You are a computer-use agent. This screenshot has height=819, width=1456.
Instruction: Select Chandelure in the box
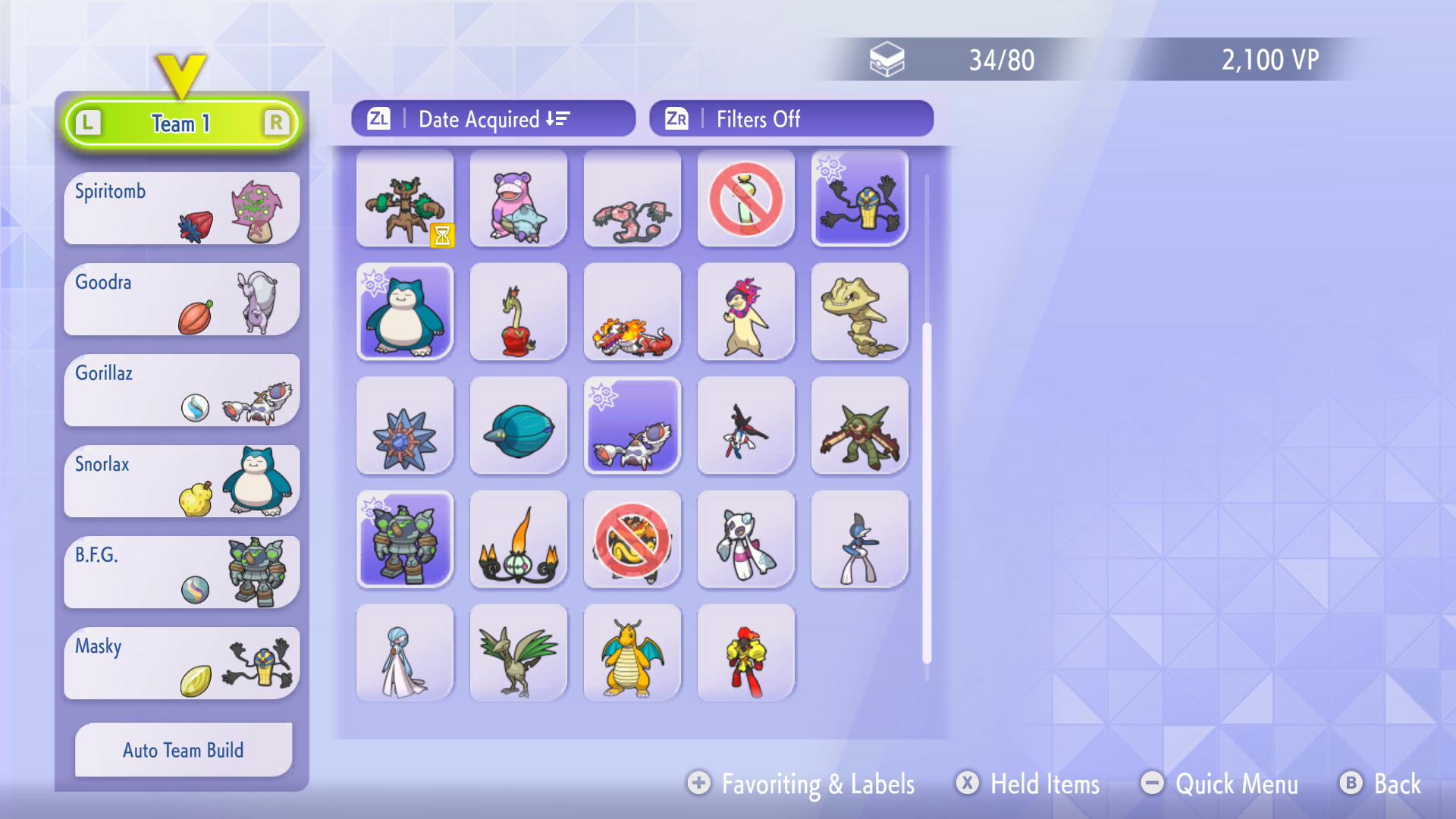[519, 540]
